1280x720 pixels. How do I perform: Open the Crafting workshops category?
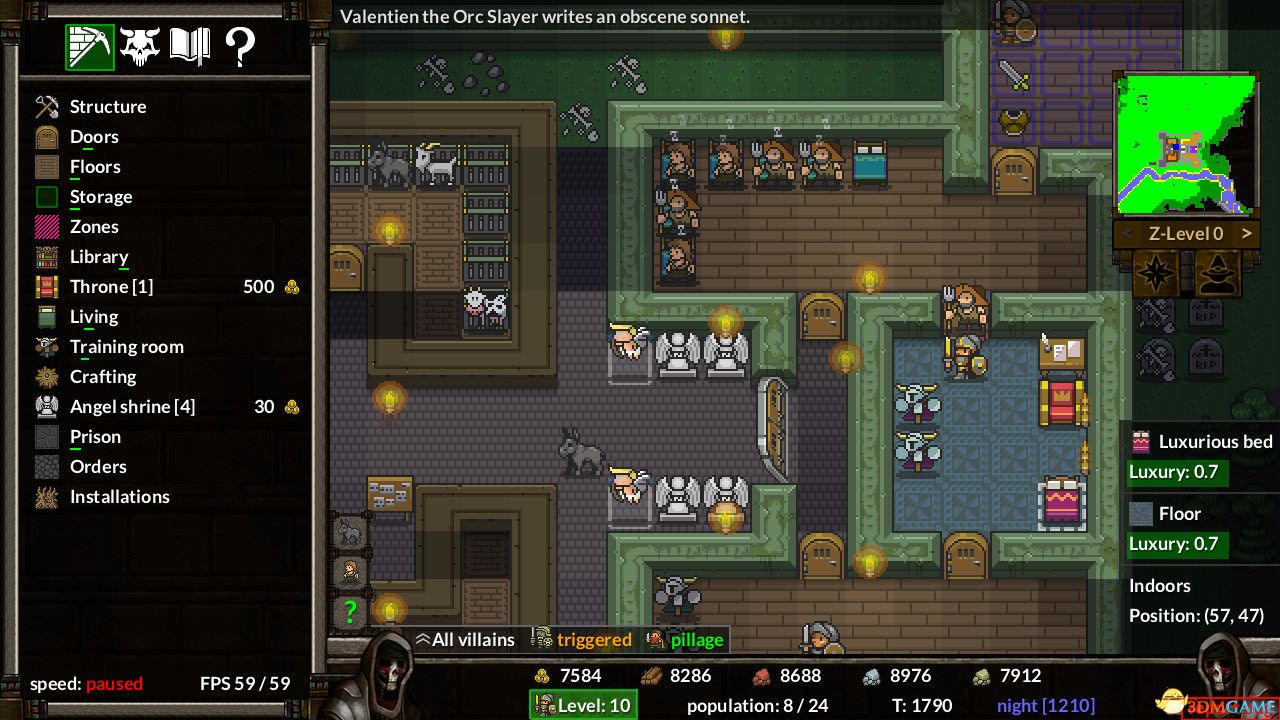(102, 377)
